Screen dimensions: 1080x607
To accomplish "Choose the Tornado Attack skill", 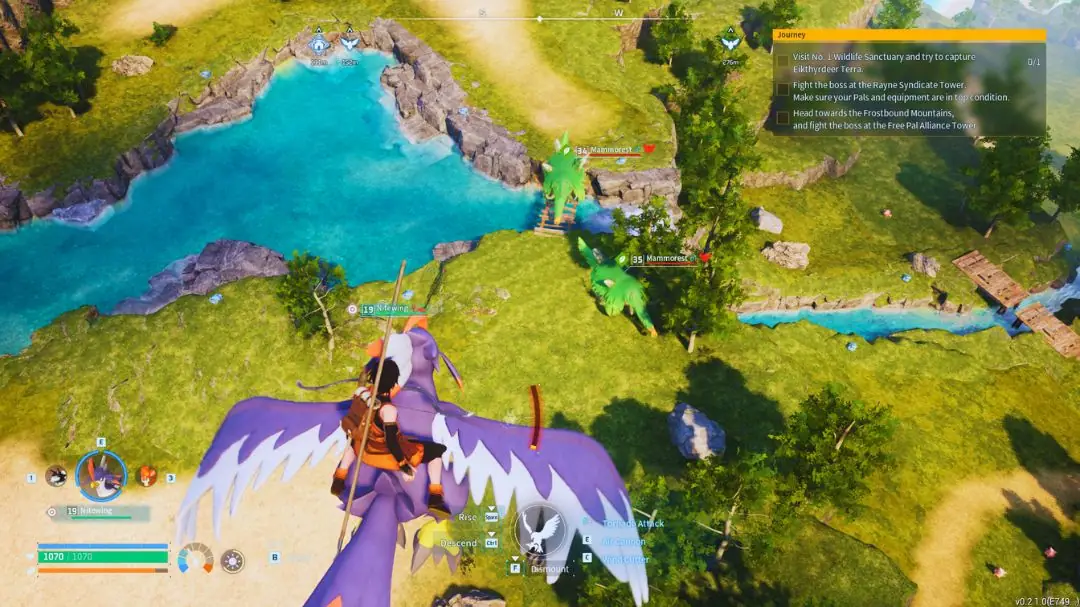I will [x=632, y=524].
